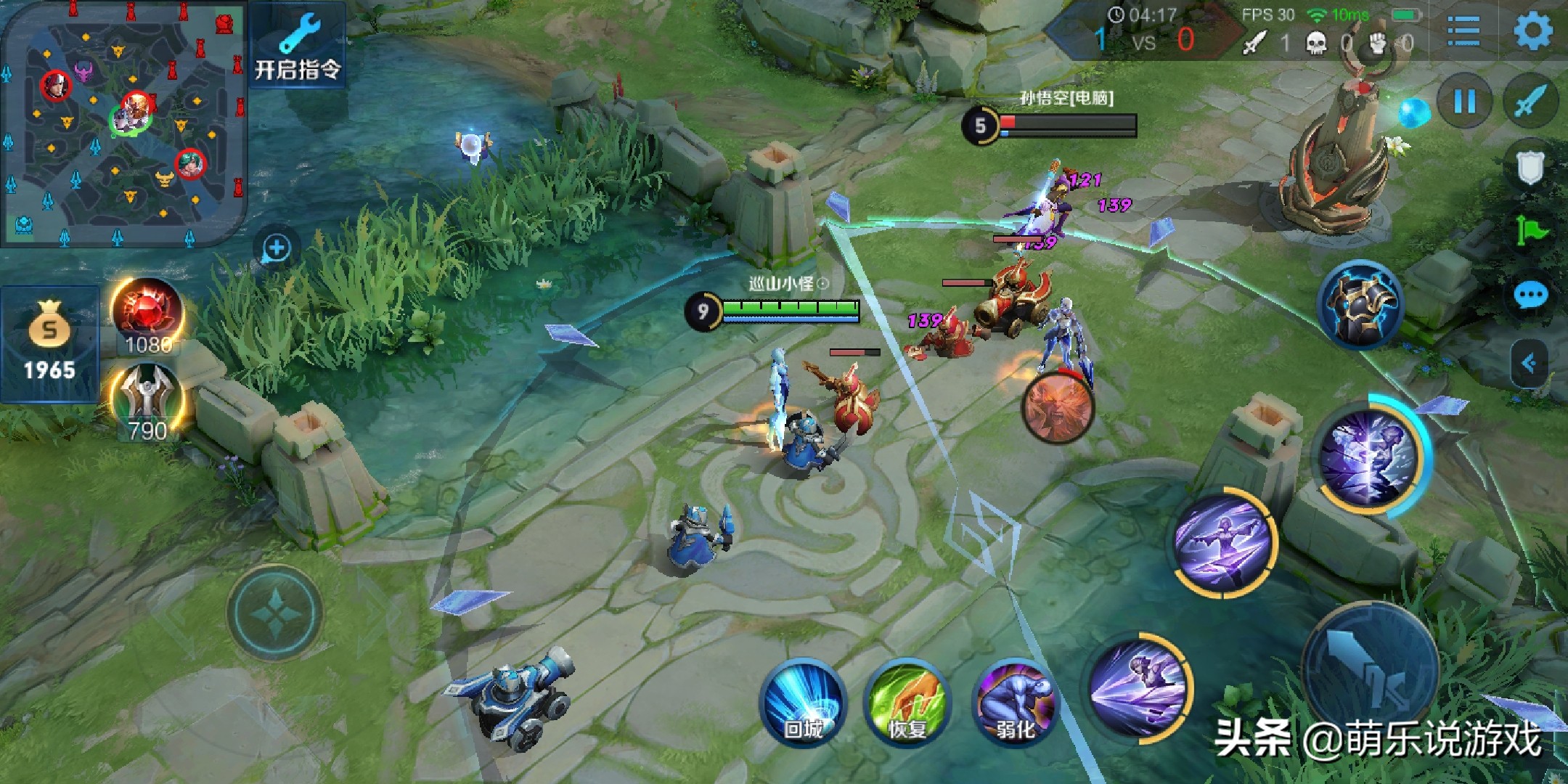
Task: Open the settings gear menu
Action: coord(1532,31)
